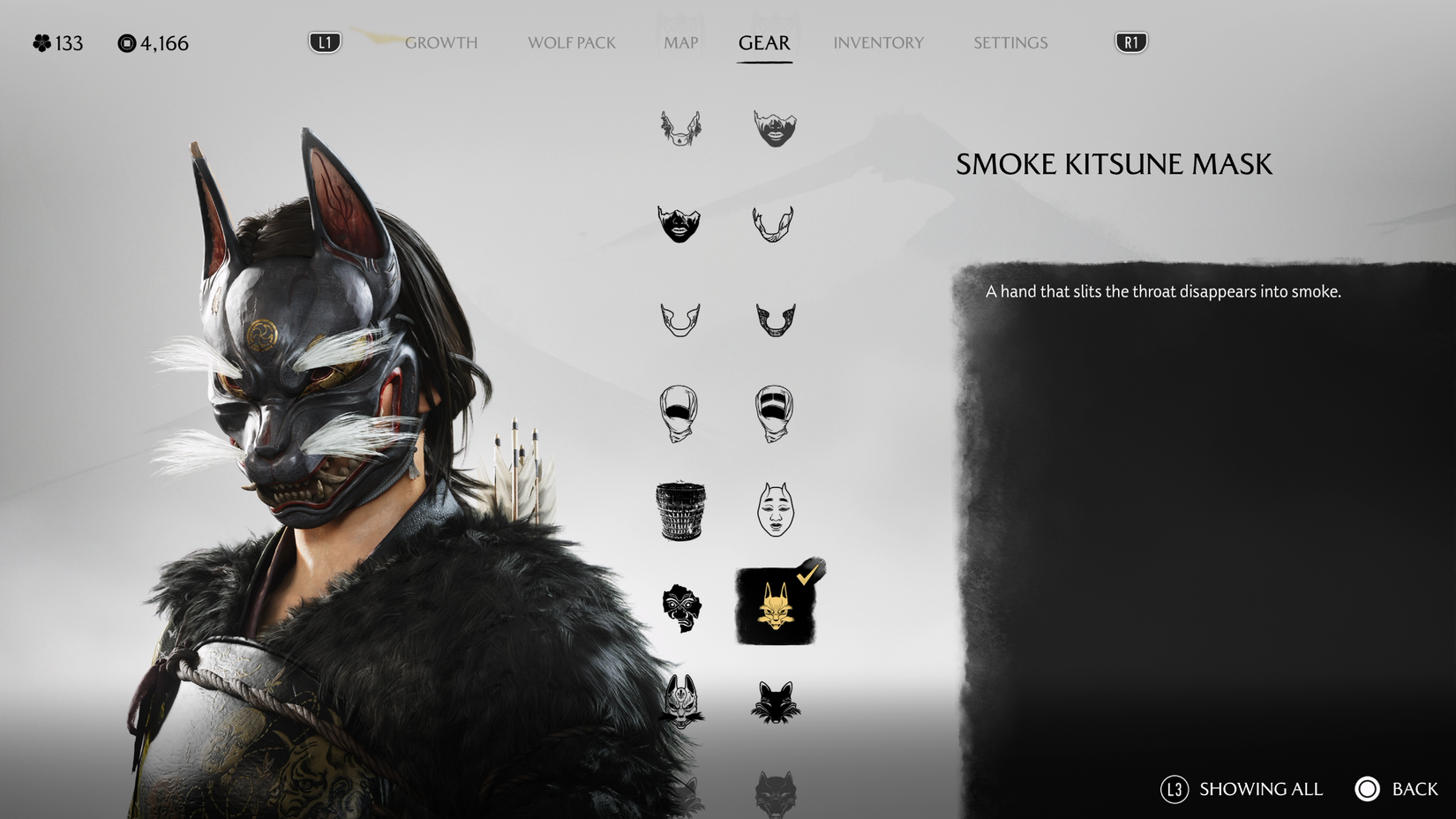Open the Growth screen
The height and width of the screenshot is (819, 1456).
coord(440,41)
